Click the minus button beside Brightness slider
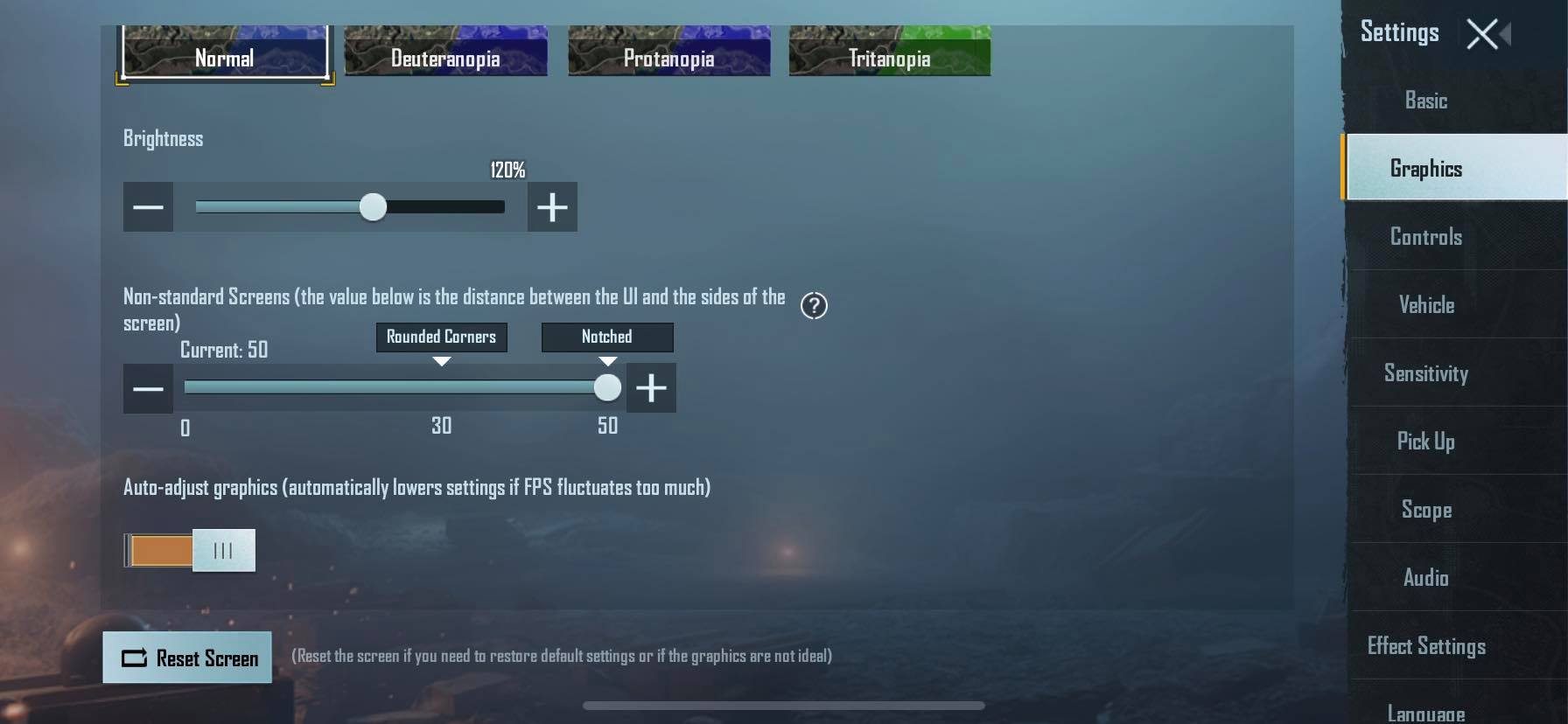 [148, 206]
